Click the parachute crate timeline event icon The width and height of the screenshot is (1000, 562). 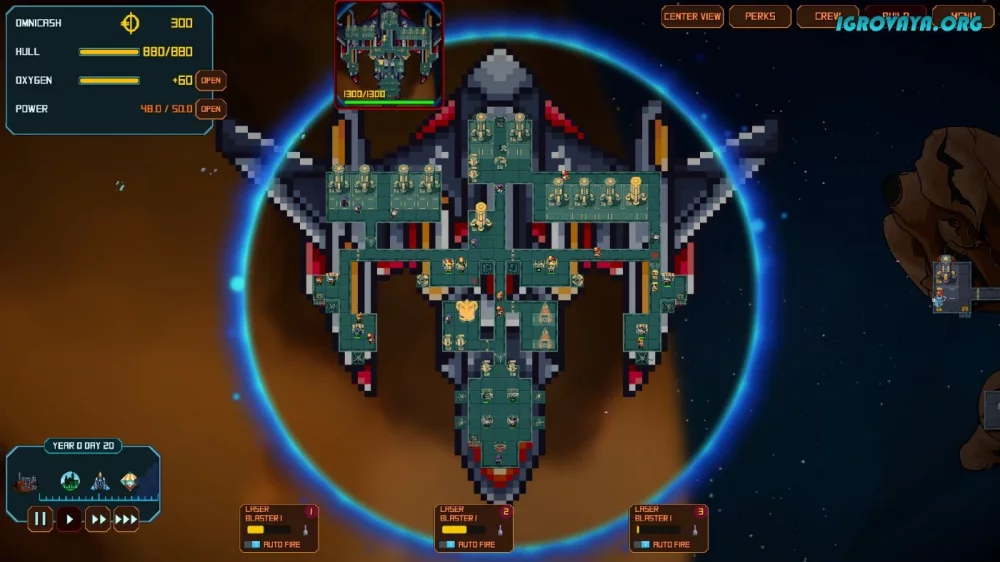pyautogui.click(x=129, y=481)
